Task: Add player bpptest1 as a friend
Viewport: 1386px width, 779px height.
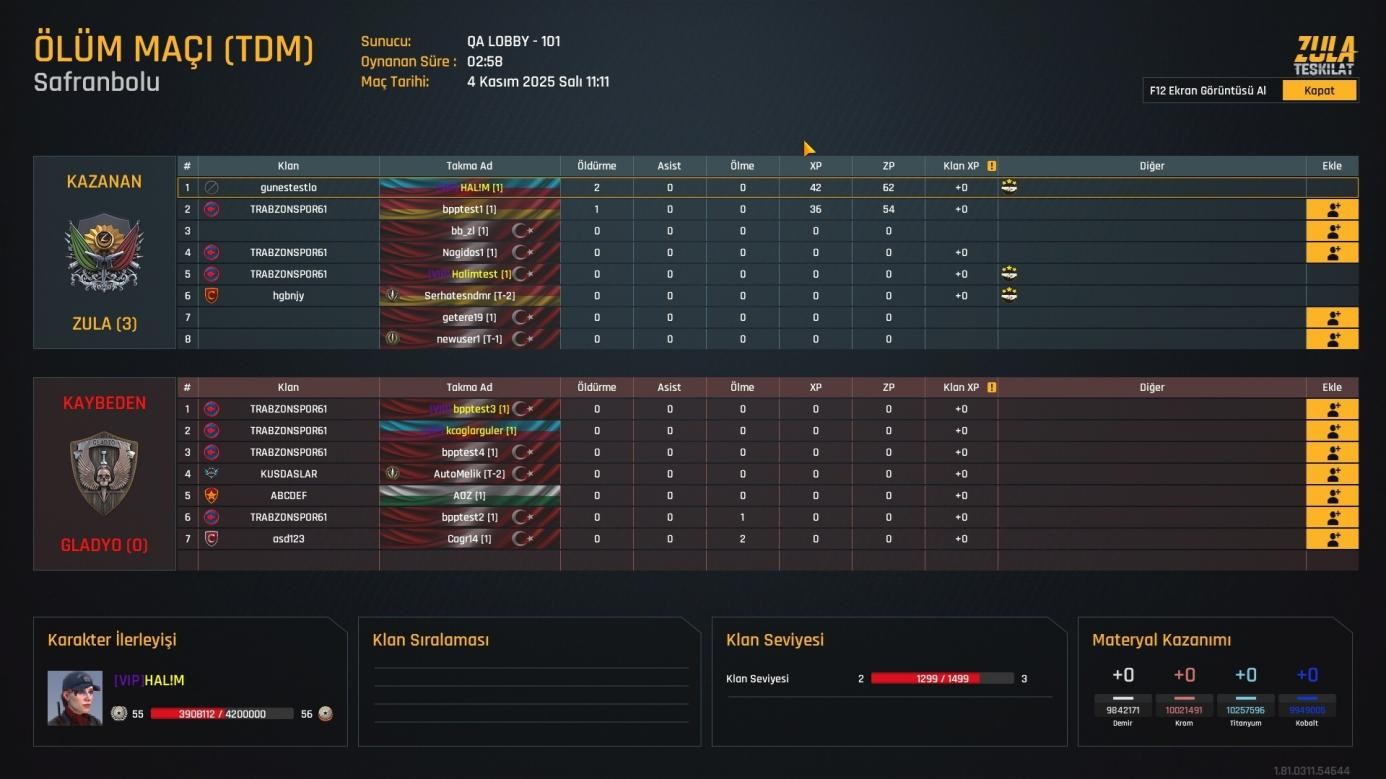Action: [x=1332, y=210]
